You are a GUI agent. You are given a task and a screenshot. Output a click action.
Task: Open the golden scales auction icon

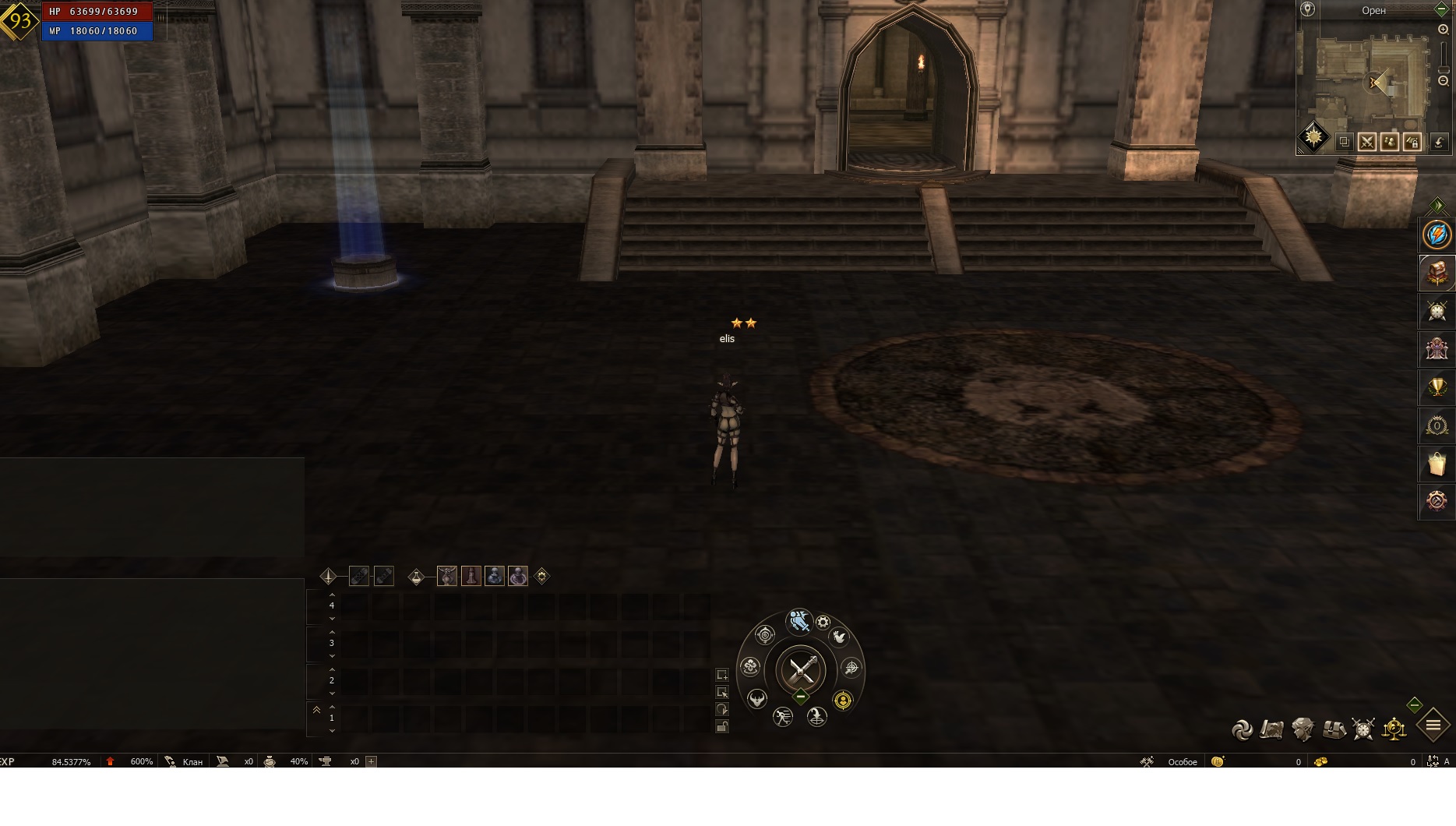tap(1394, 729)
